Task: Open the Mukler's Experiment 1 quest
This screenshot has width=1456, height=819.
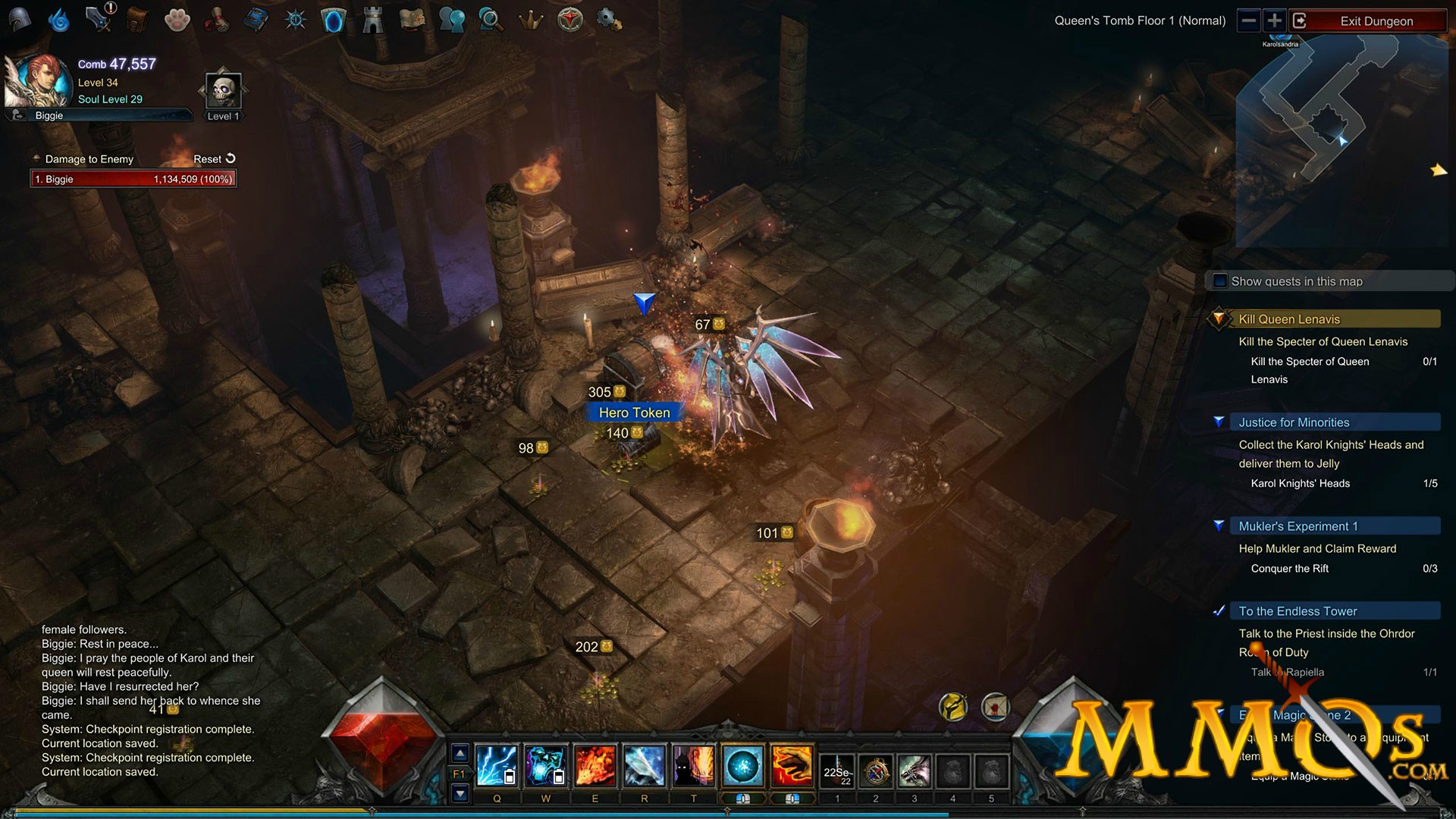Action: (1298, 526)
